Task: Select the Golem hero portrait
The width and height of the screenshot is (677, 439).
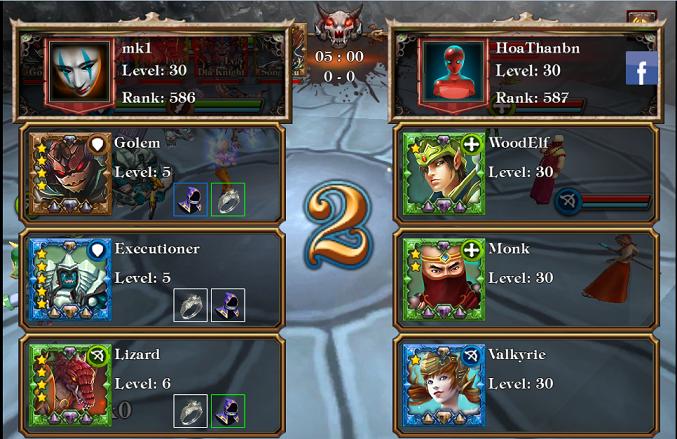Action: (x=70, y=173)
